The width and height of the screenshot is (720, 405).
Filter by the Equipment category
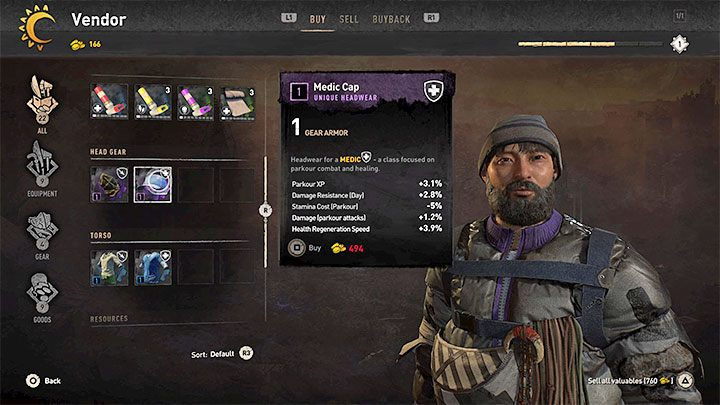(42, 168)
